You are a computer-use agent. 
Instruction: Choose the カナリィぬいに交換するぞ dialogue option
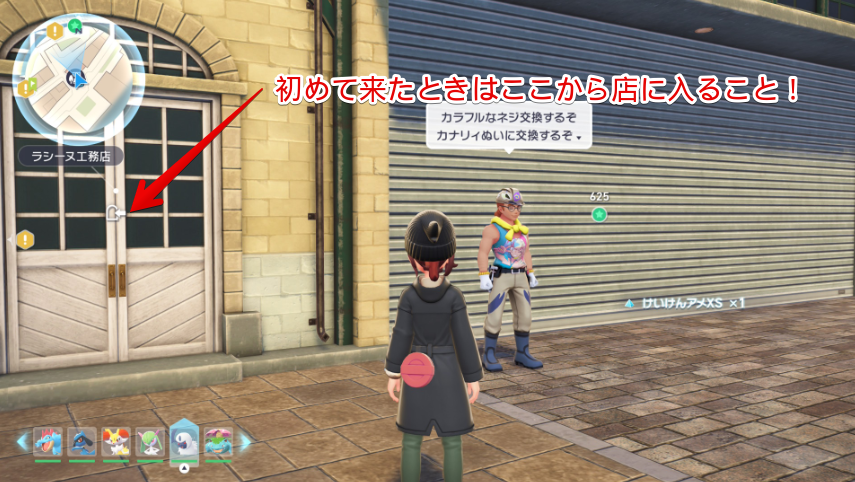[503, 136]
